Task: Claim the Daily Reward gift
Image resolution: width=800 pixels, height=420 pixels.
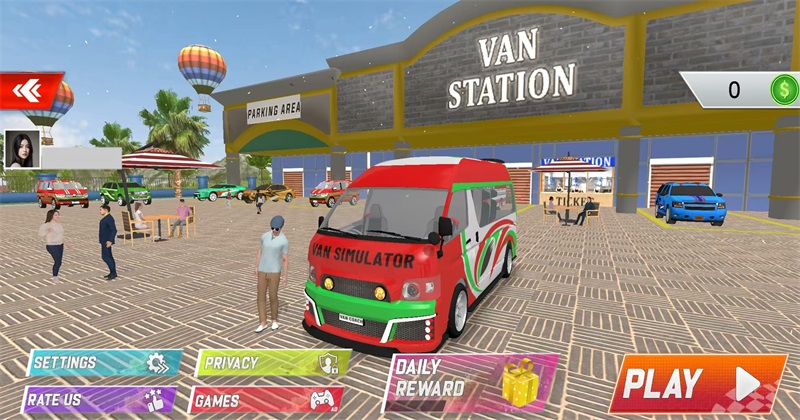Action: point(470,381)
